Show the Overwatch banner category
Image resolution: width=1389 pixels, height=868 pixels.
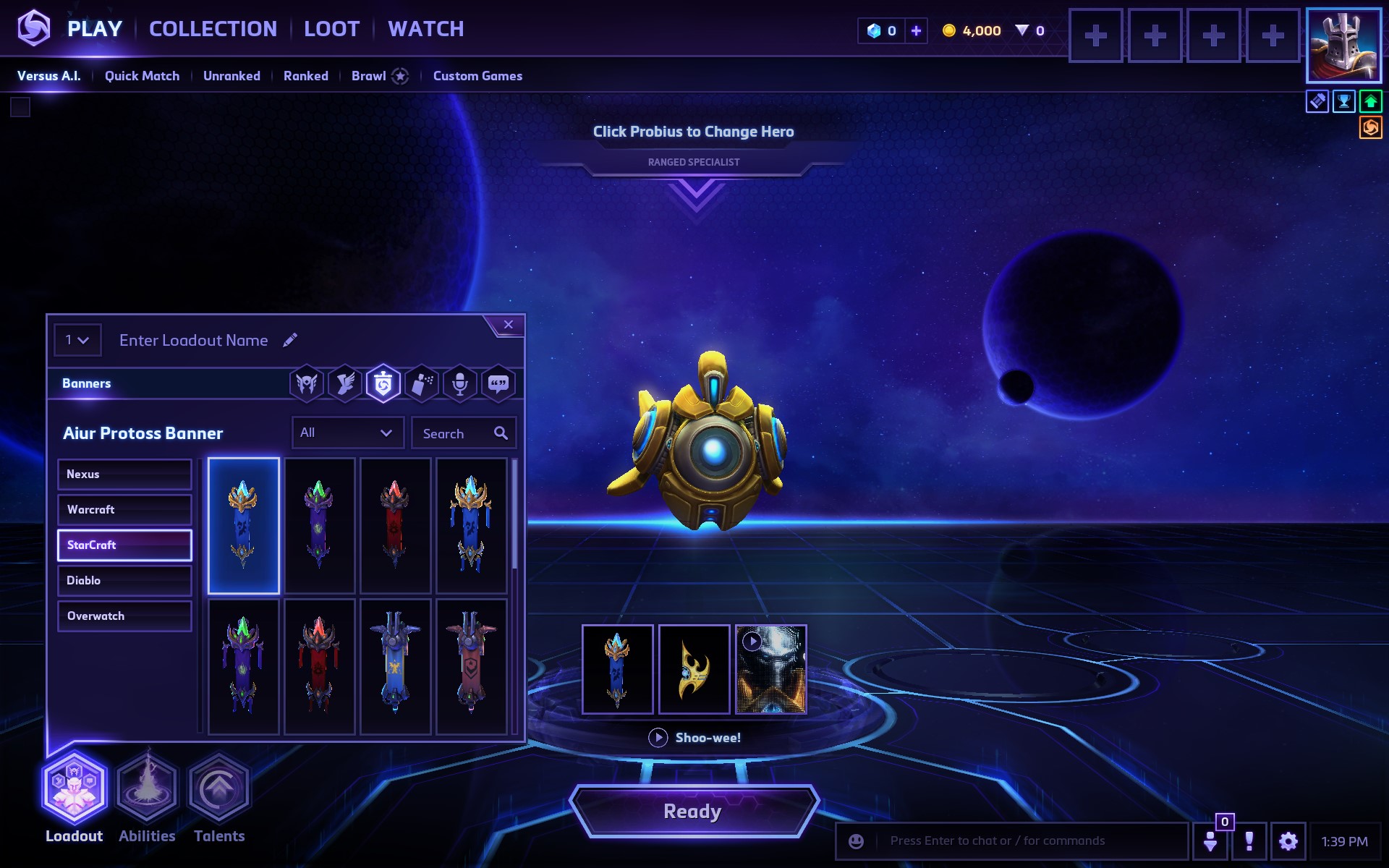(124, 616)
